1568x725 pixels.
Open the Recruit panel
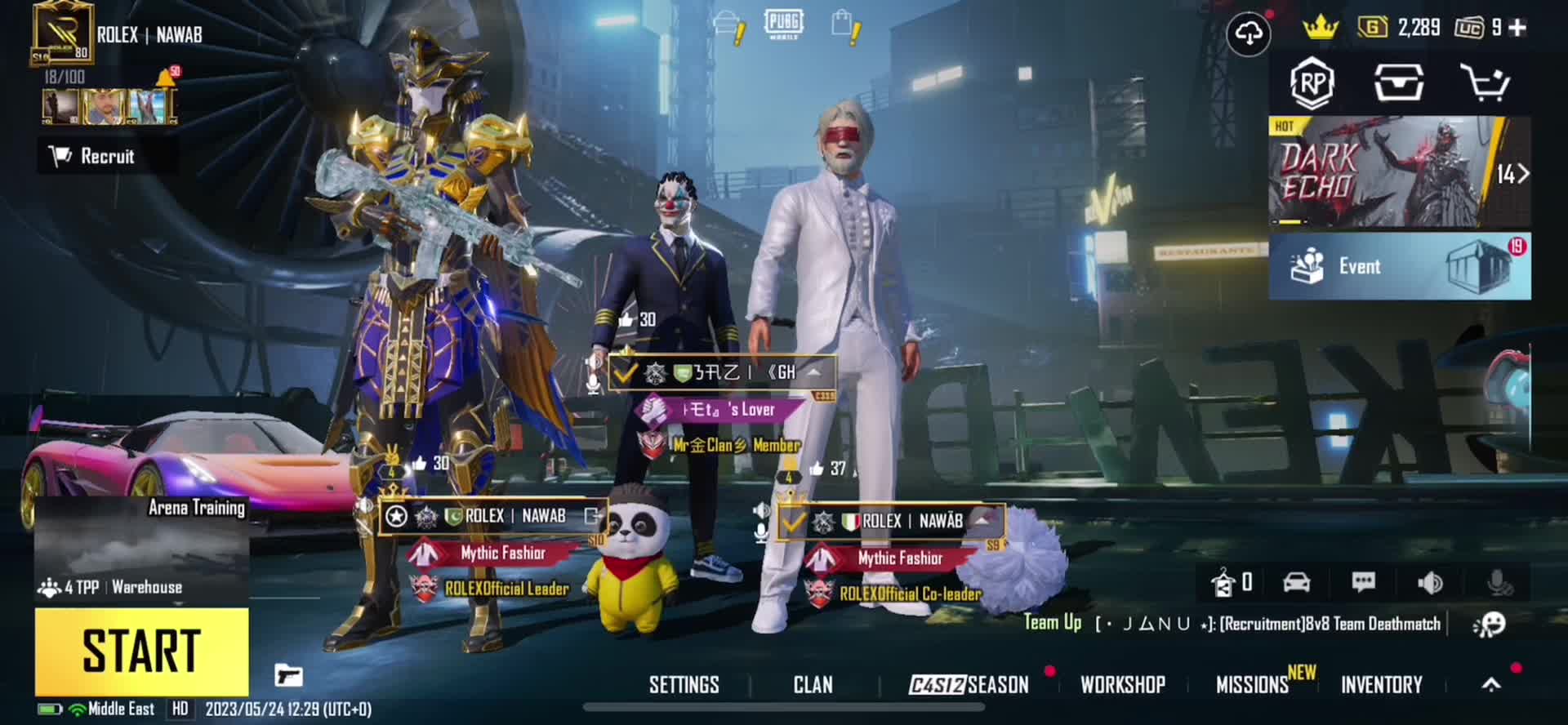106,156
